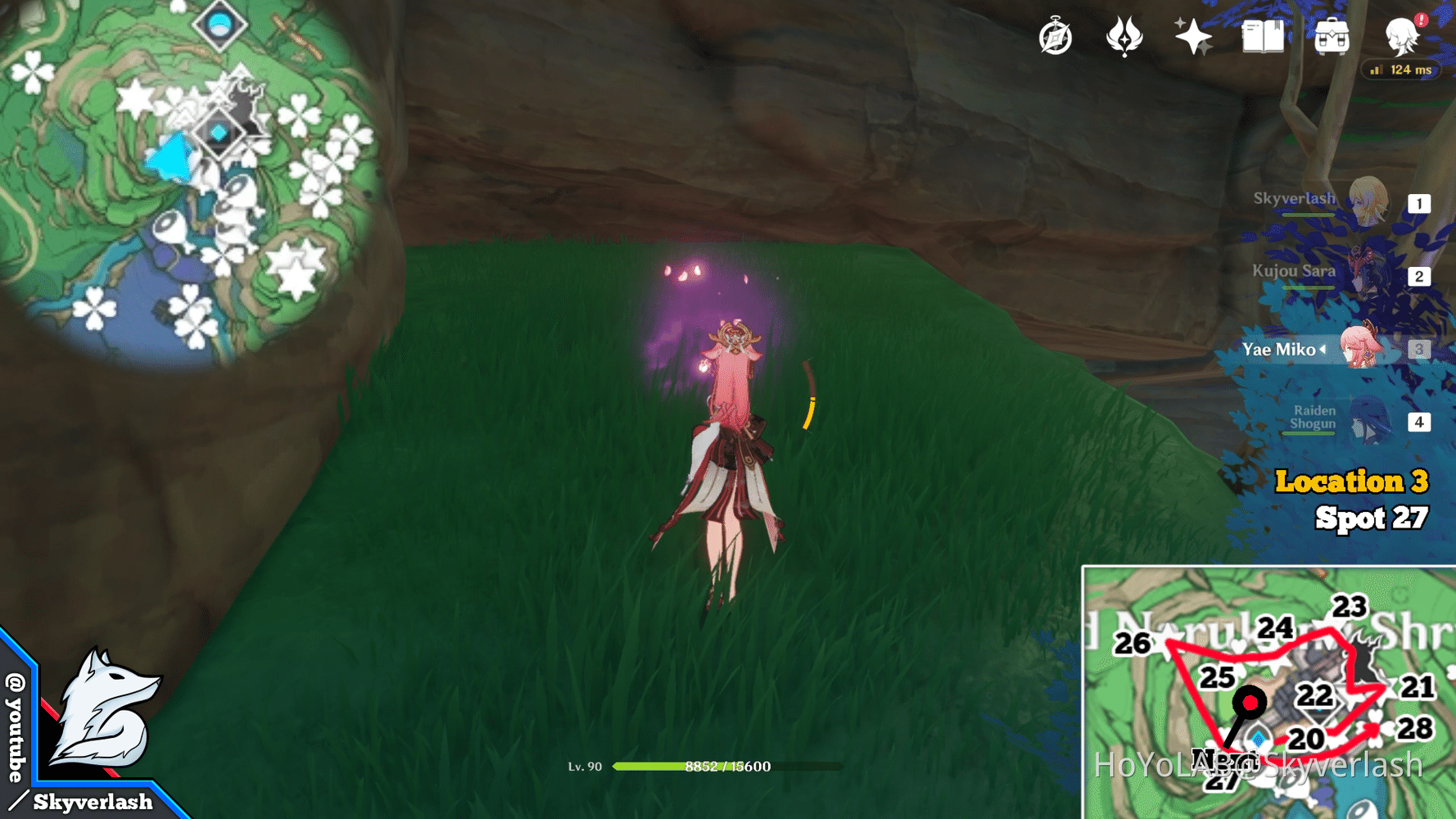Open the Inventory backpack icon

[x=1331, y=36]
